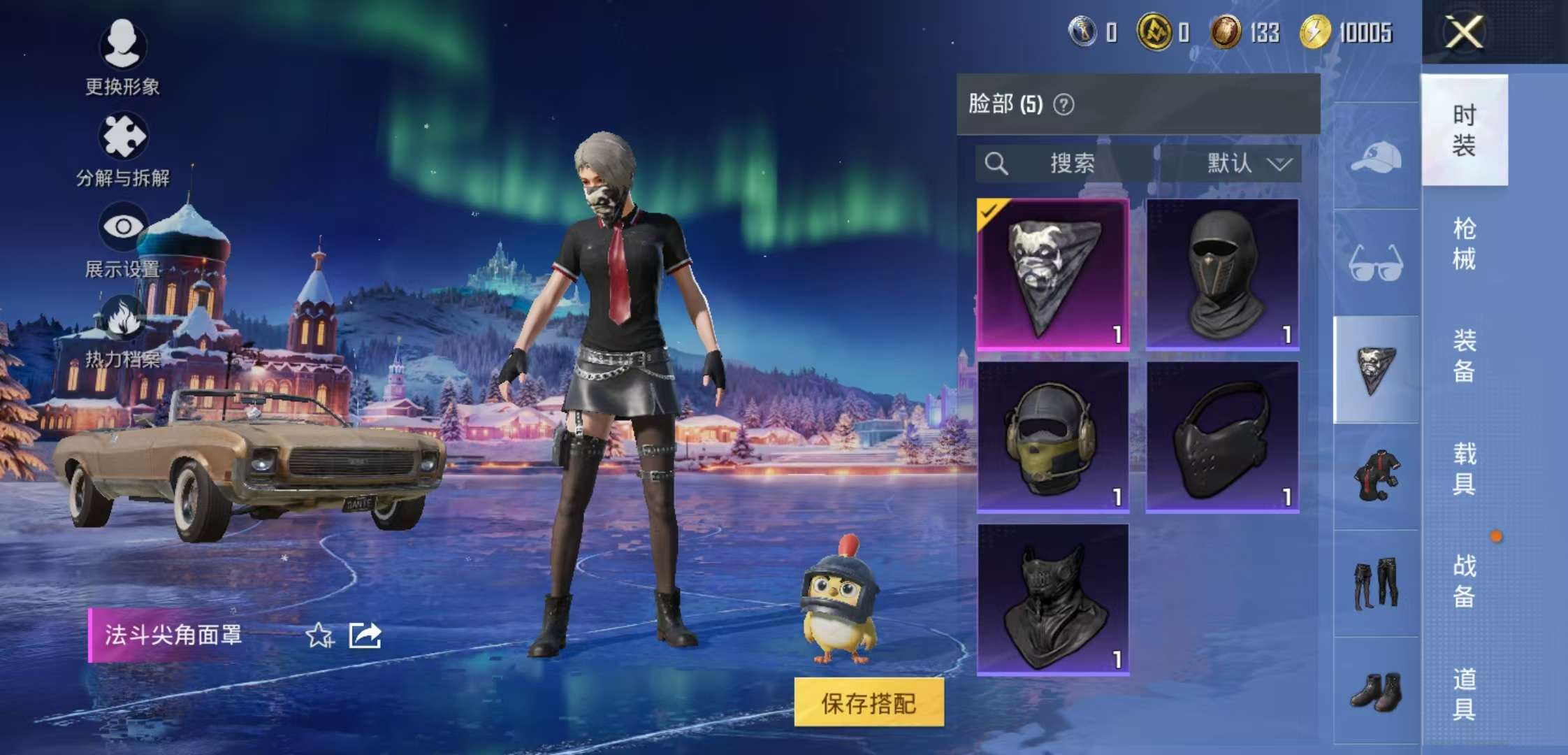Viewport: 1568px width, 755px height.
Task: Favorite the item with star icon
Action: click(x=320, y=635)
